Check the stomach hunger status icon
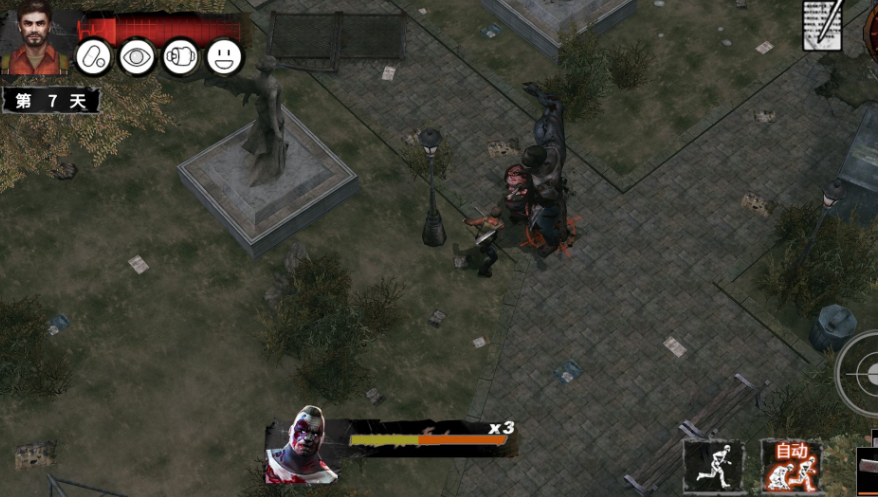Viewport: 878px width, 497px height. coord(181,57)
